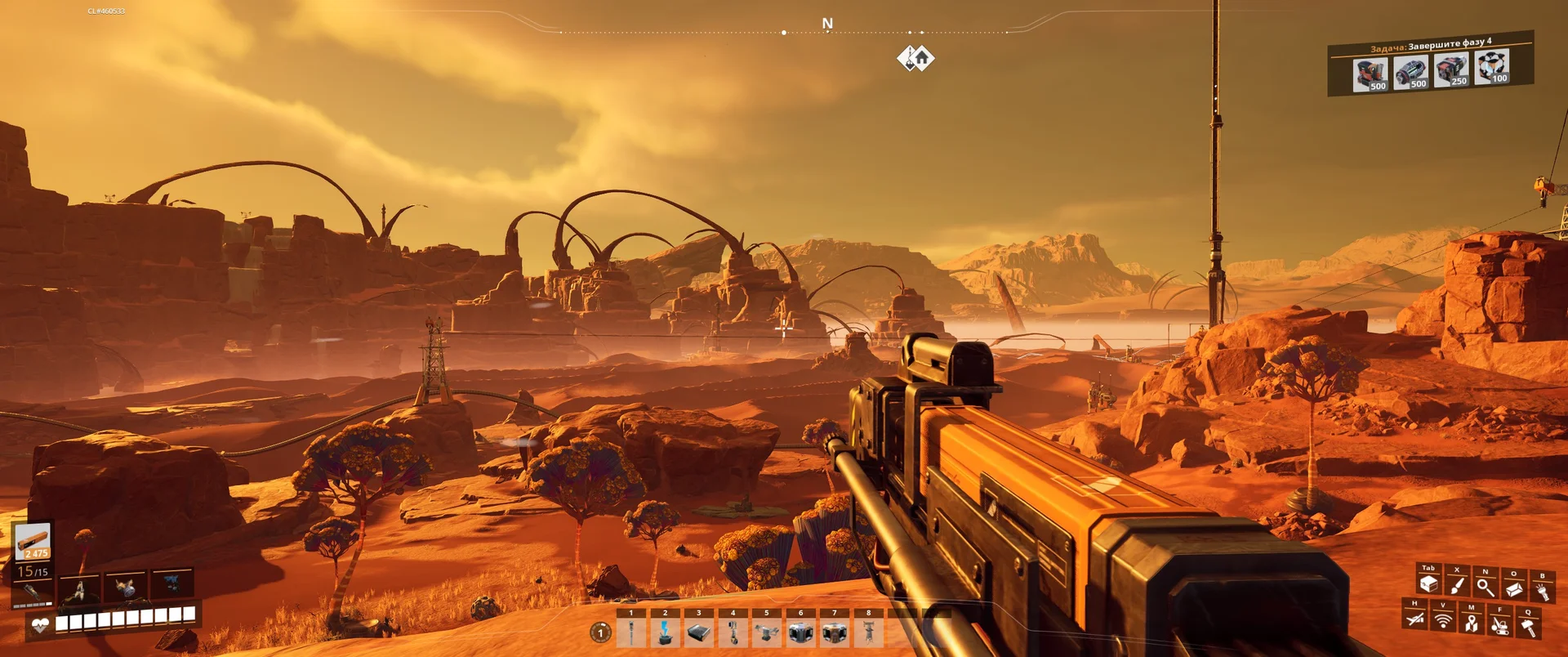Select the conveyor pole in hotbar slot 4

[733, 632]
